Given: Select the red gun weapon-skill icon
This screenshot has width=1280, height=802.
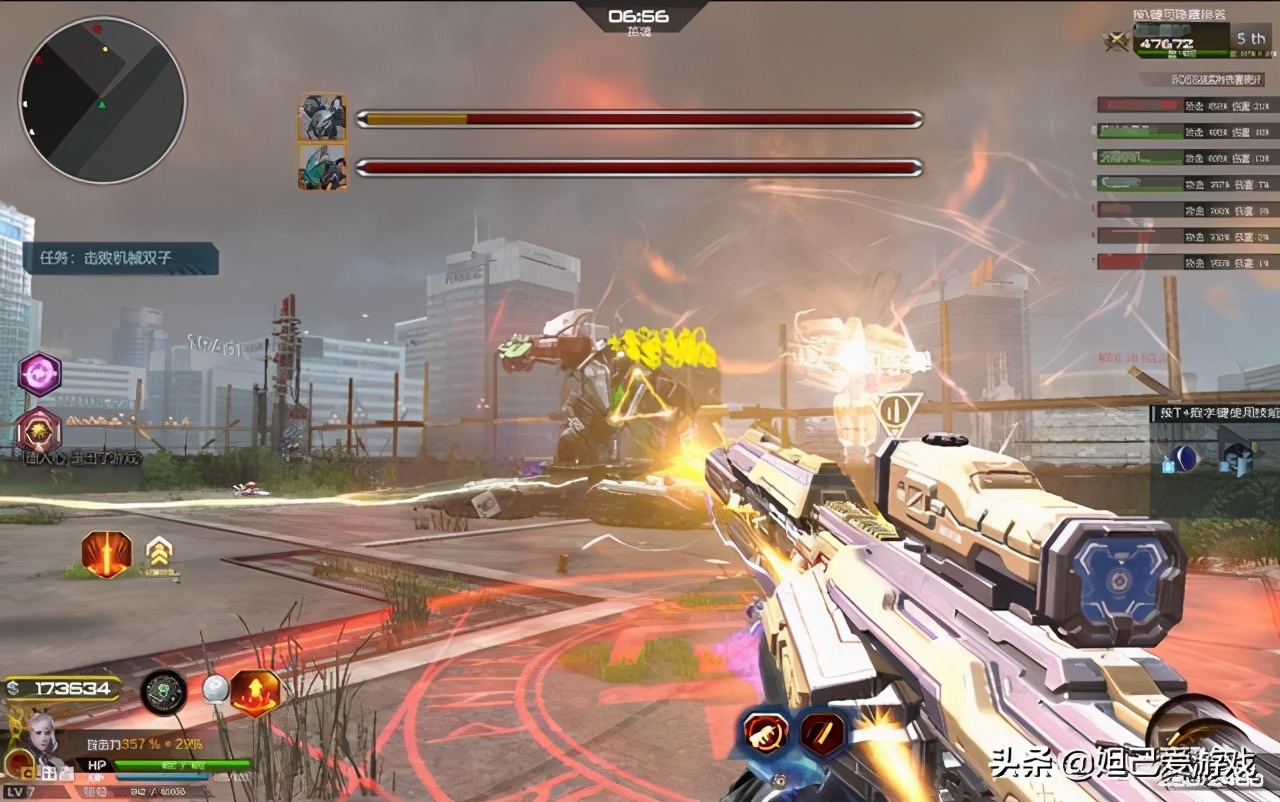Looking at the screenshot, I should 766,732.
